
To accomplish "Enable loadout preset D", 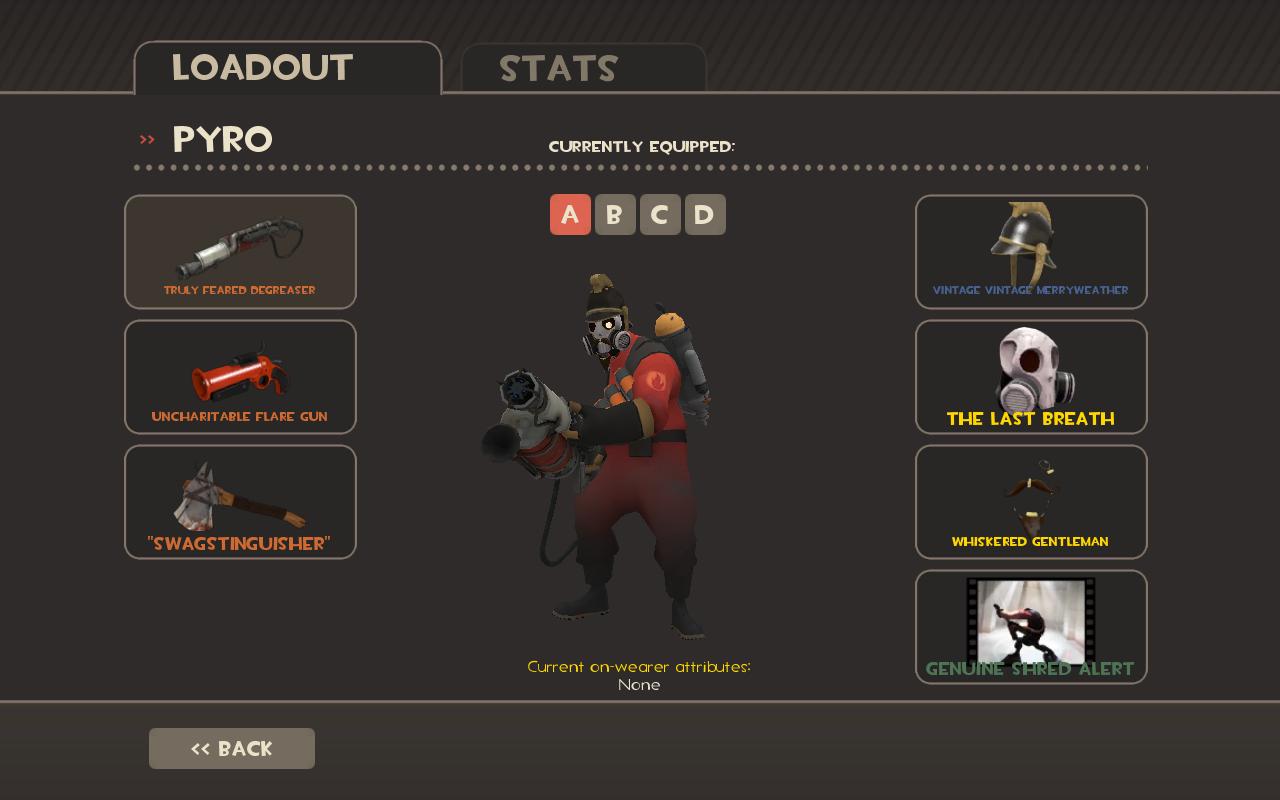I will tap(705, 214).
